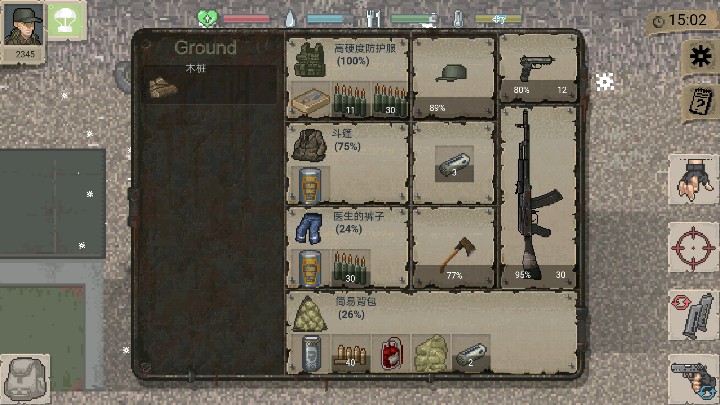Select the pistol weapon slot
The height and width of the screenshot is (405, 720).
click(x=538, y=70)
